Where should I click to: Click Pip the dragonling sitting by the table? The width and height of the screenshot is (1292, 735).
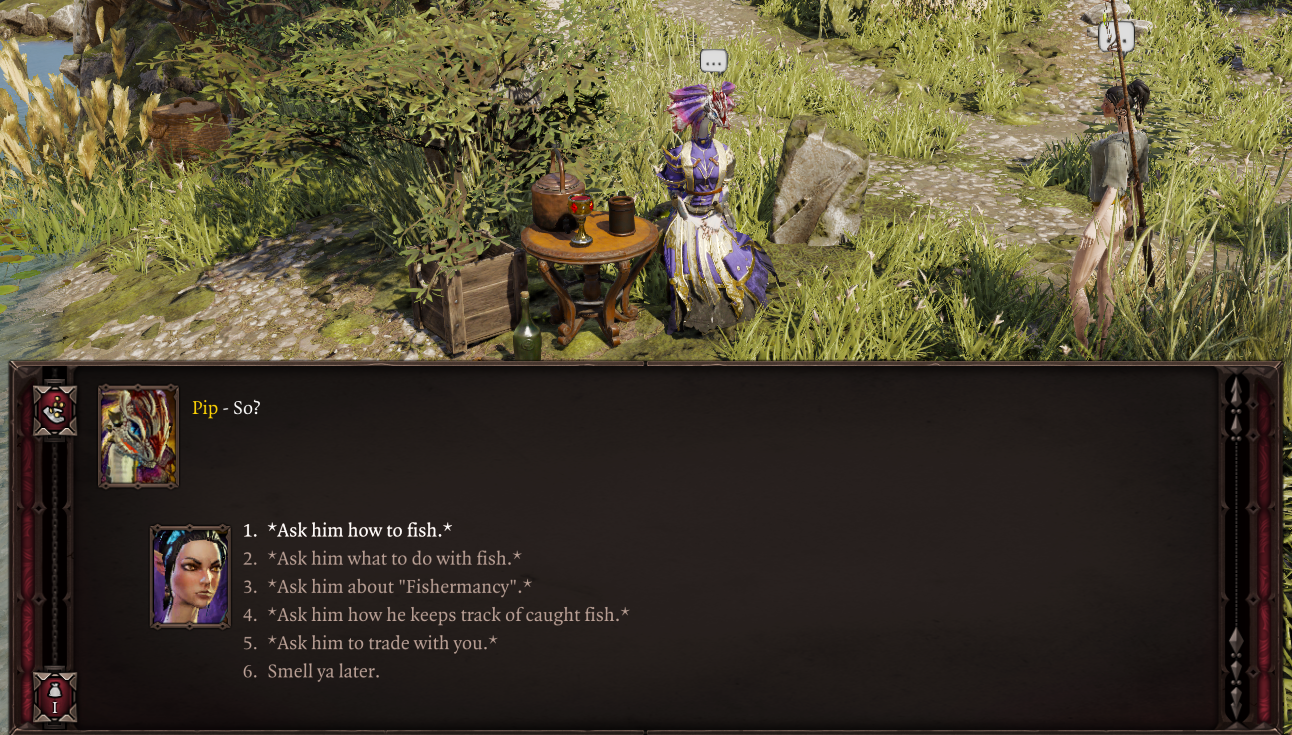point(705,200)
